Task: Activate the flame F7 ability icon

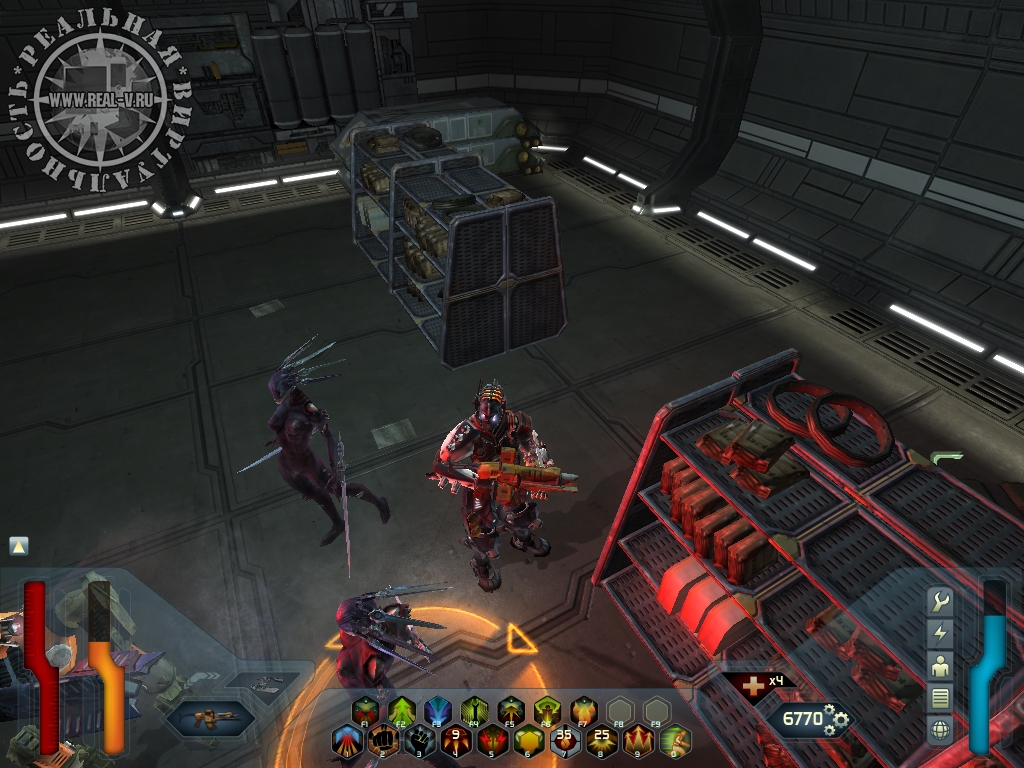Action: click(x=583, y=711)
